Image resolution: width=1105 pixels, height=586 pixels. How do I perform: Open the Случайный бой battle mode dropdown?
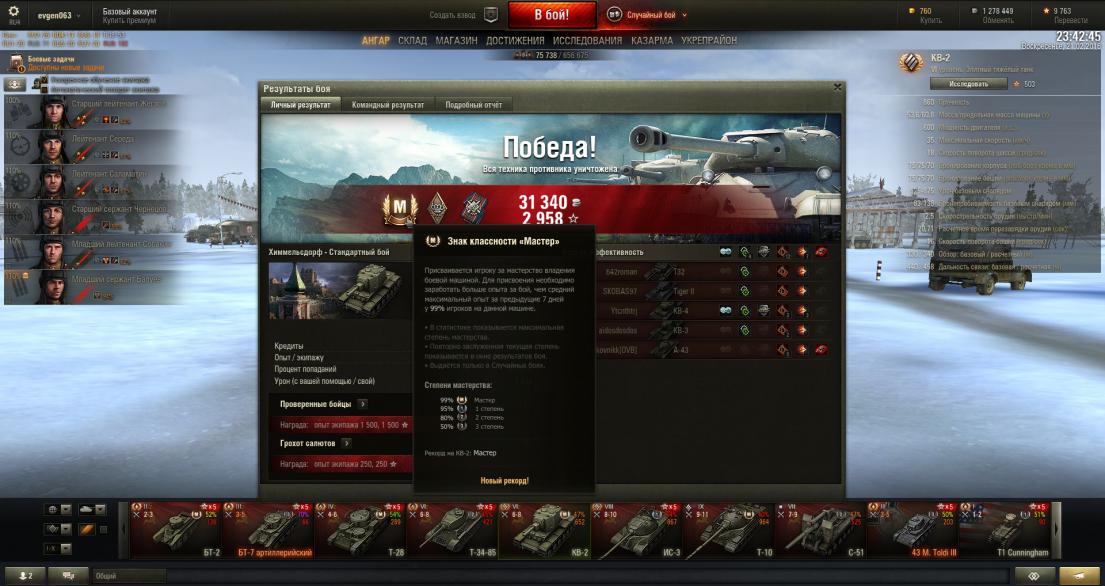click(649, 15)
